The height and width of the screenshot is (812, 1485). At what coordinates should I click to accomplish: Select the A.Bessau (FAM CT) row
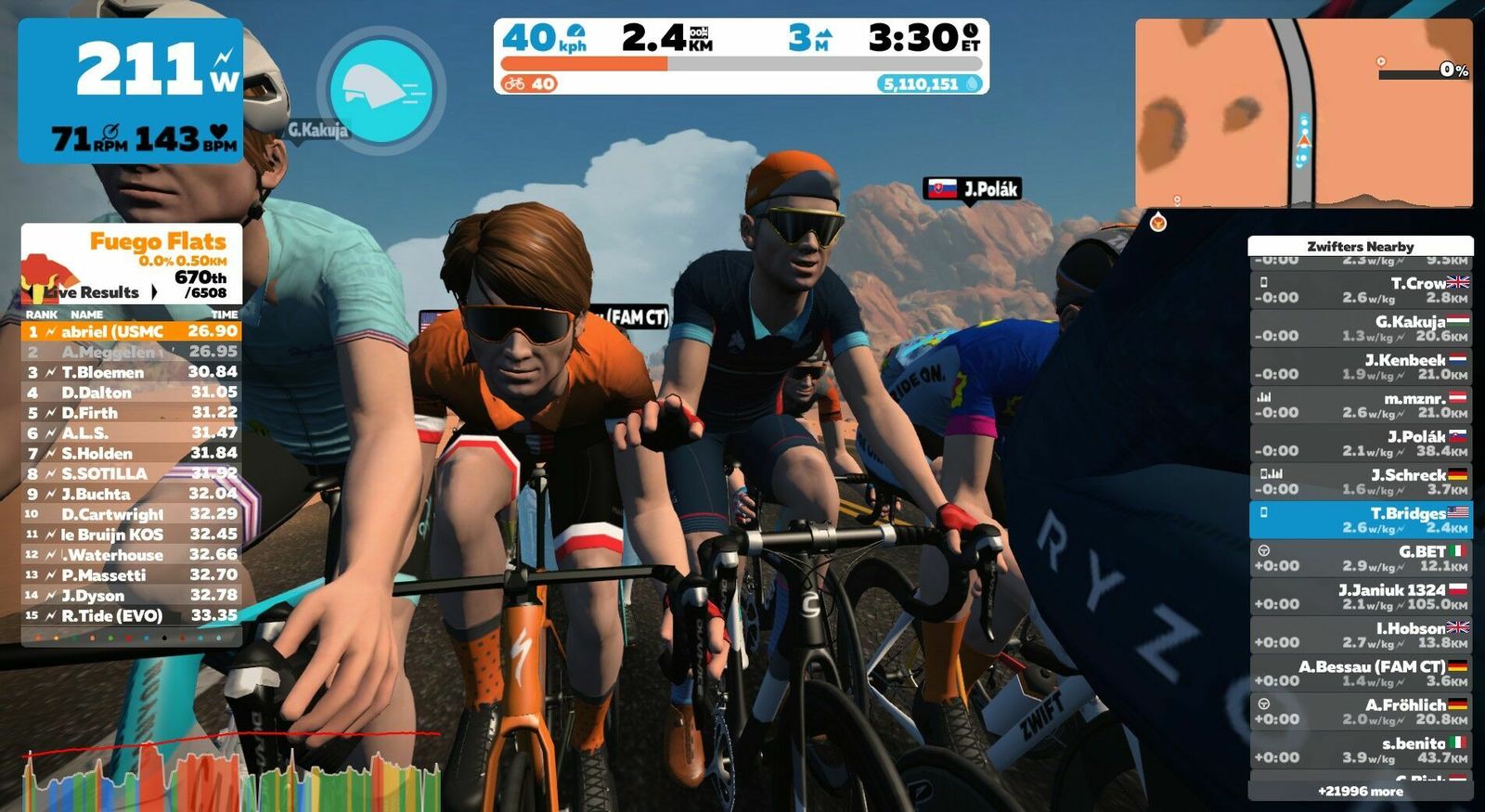[1360, 674]
